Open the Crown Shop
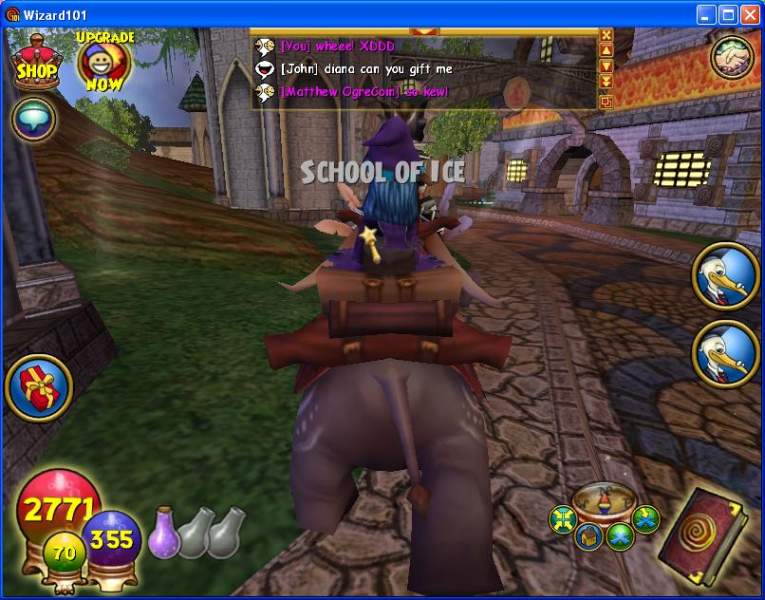The height and width of the screenshot is (600, 765). pos(36,60)
